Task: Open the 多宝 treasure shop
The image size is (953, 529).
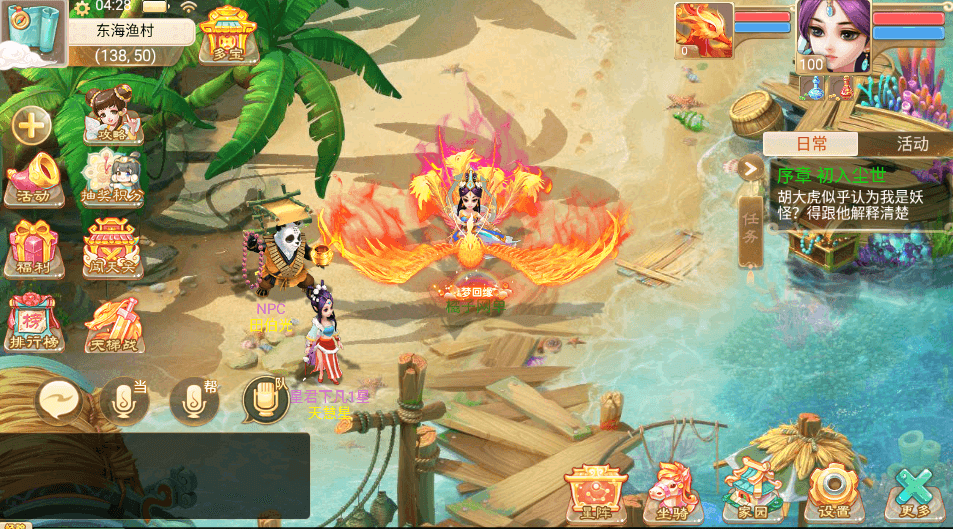Action: (x=227, y=35)
